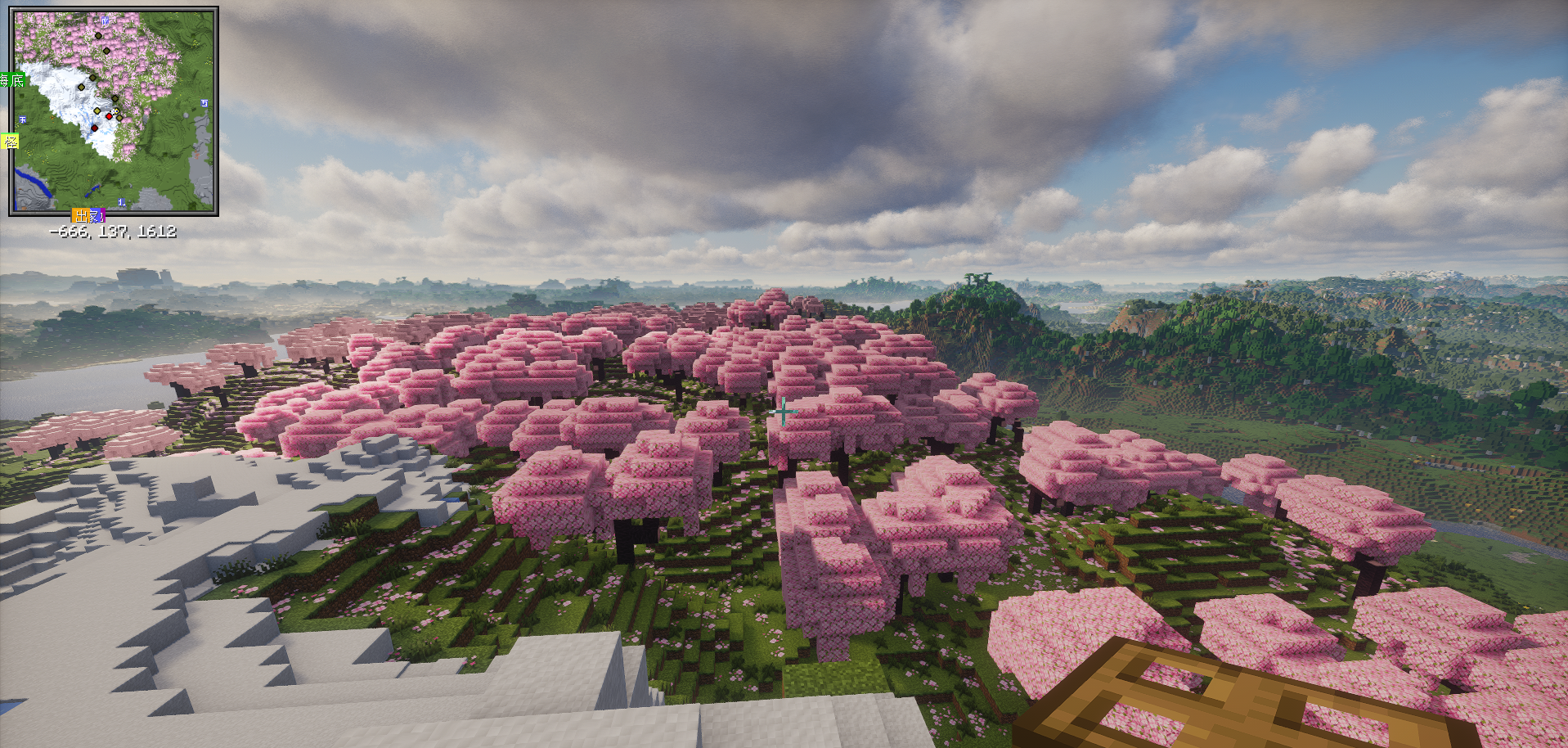Screen dimensions: 1568x748
Task: Select the yellow 怪 waypoint label
Action: coord(10,142)
